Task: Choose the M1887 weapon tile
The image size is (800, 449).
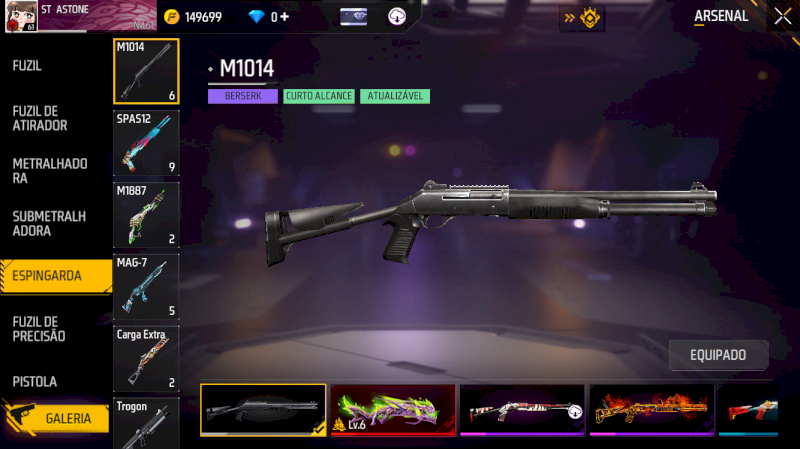Action: 146,214
